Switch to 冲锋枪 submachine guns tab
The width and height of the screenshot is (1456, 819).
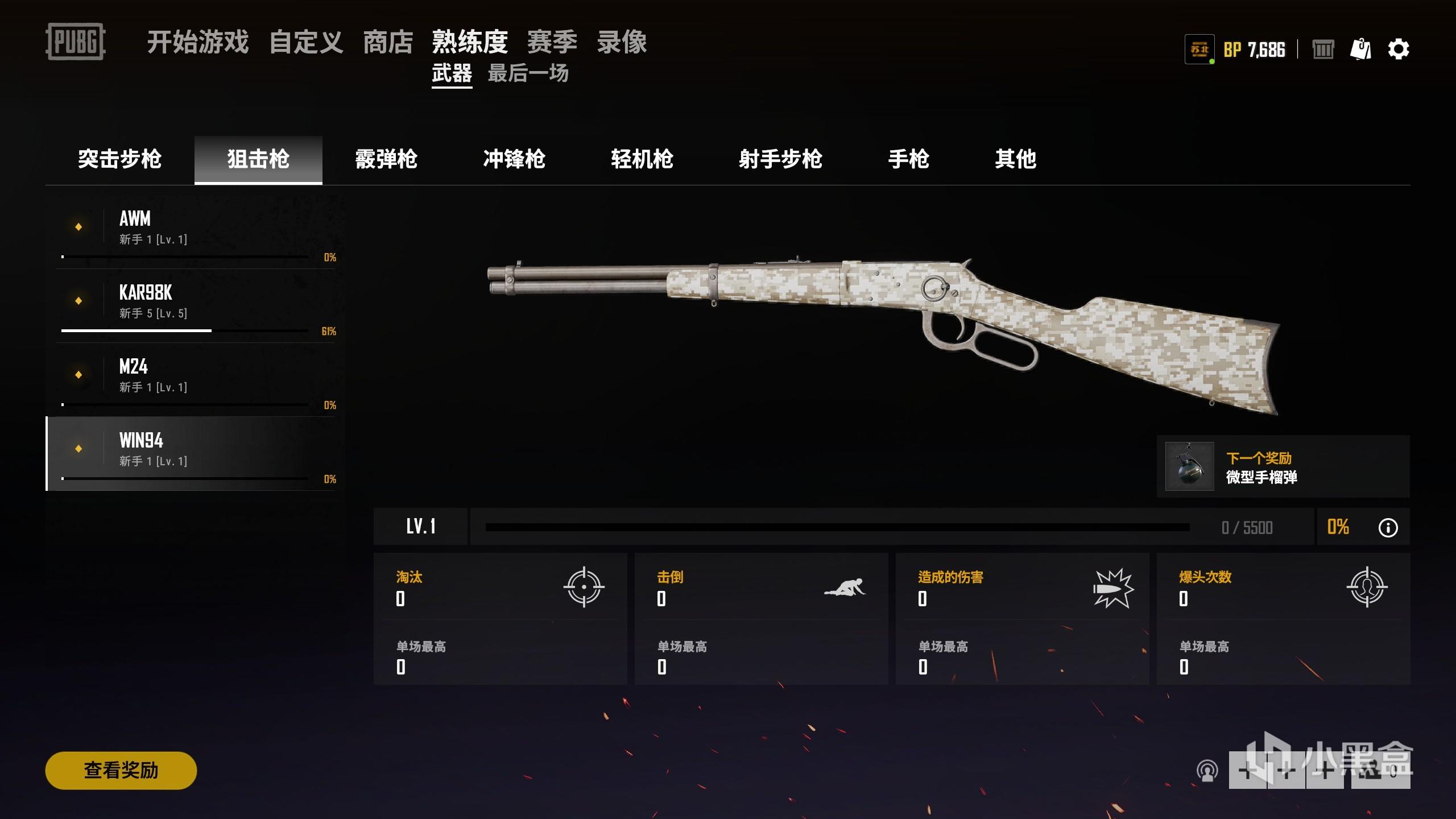[x=514, y=159]
